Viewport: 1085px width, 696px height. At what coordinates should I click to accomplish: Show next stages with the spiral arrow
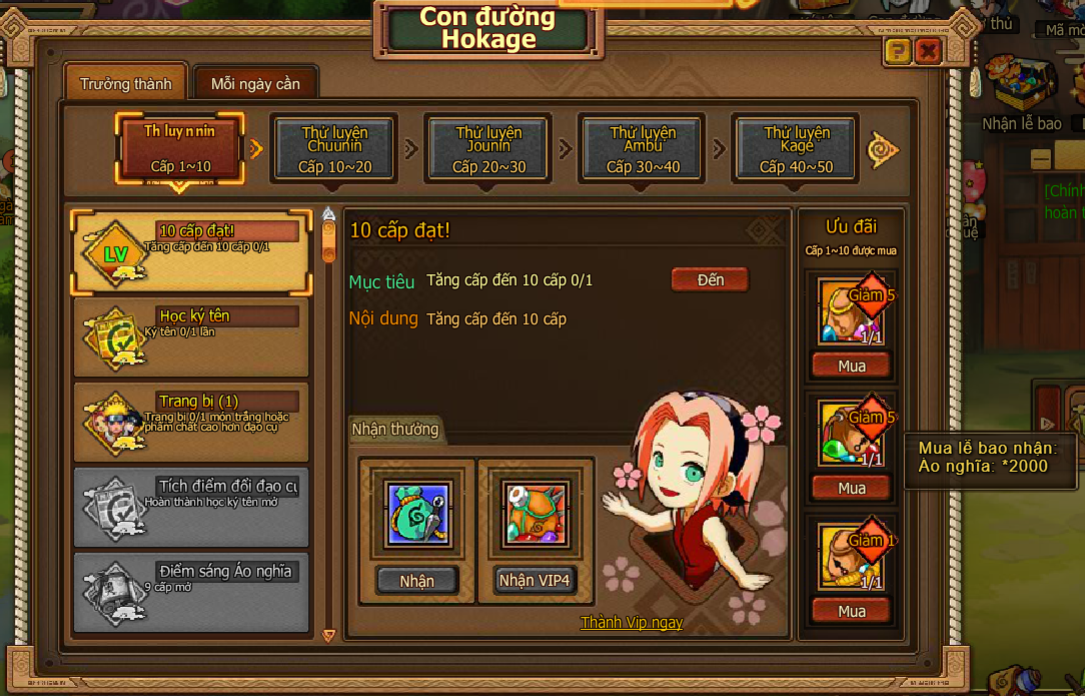pyautogui.click(x=882, y=150)
